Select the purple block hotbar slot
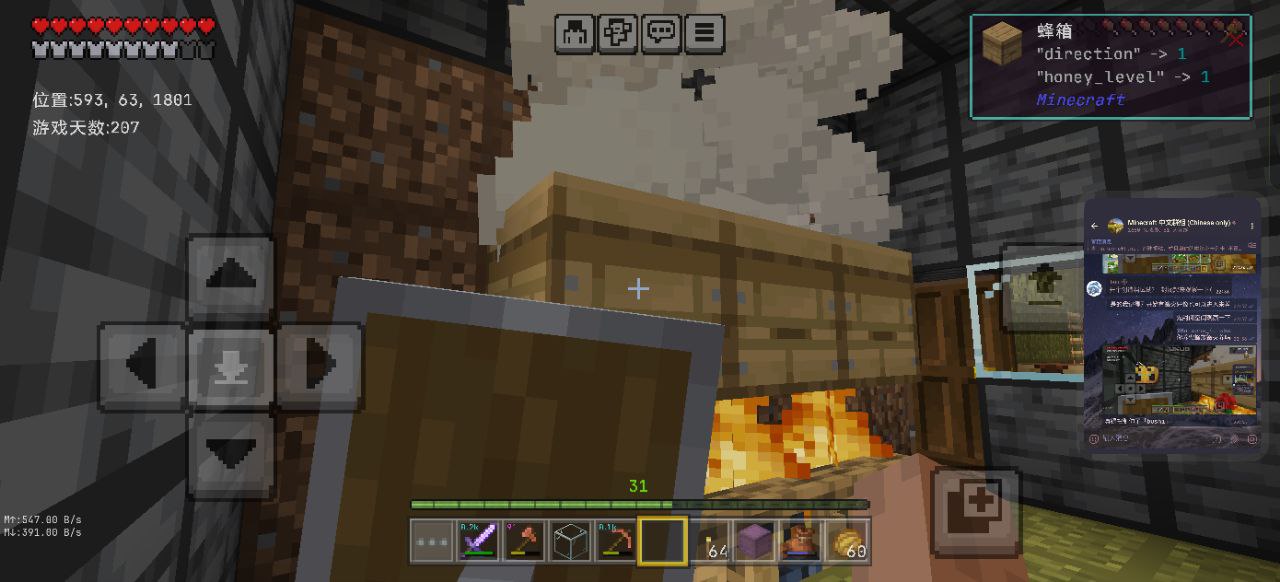The height and width of the screenshot is (582, 1280). [x=755, y=541]
